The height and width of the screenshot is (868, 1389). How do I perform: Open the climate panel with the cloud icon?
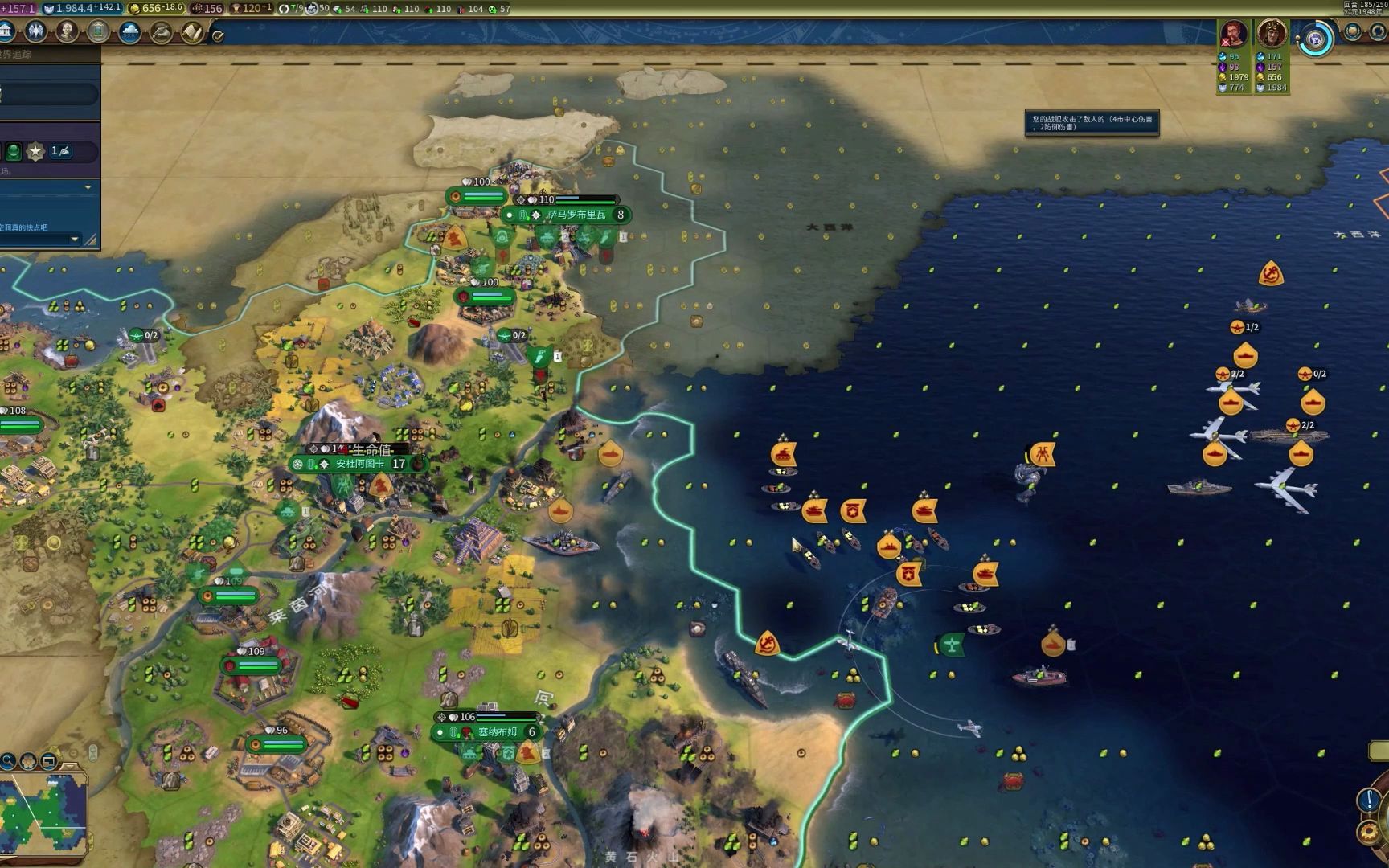(x=129, y=32)
